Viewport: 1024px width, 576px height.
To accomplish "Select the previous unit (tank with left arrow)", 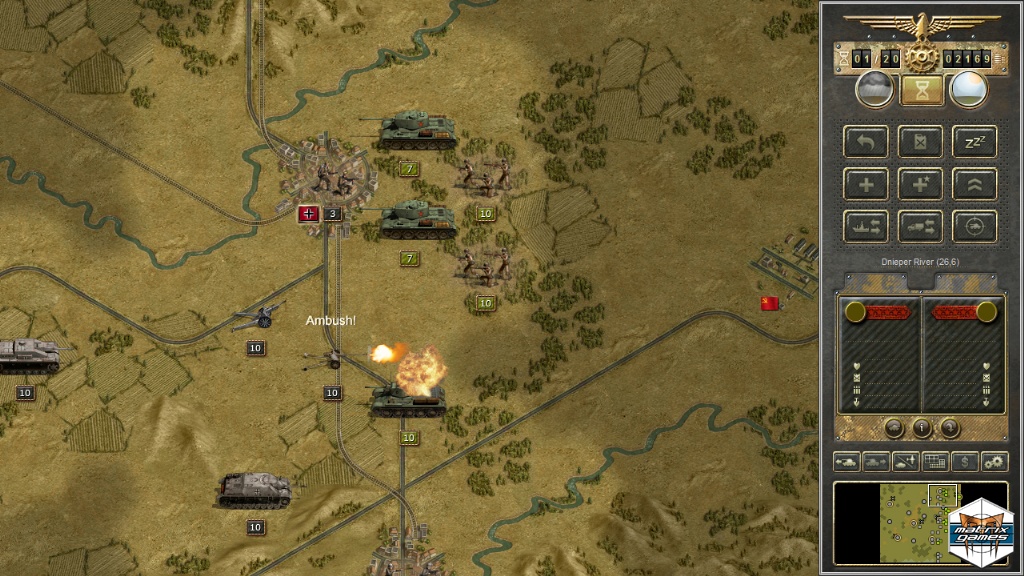I will tap(847, 462).
